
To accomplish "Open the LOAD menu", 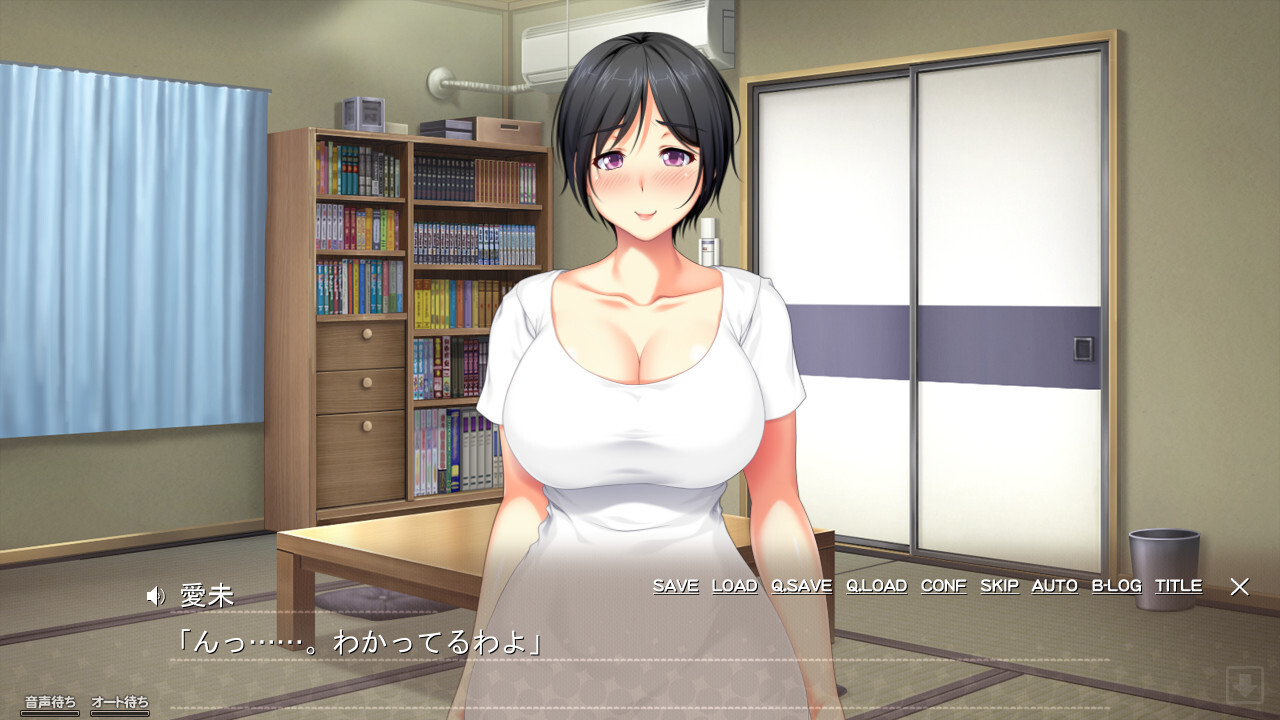I will [x=734, y=586].
